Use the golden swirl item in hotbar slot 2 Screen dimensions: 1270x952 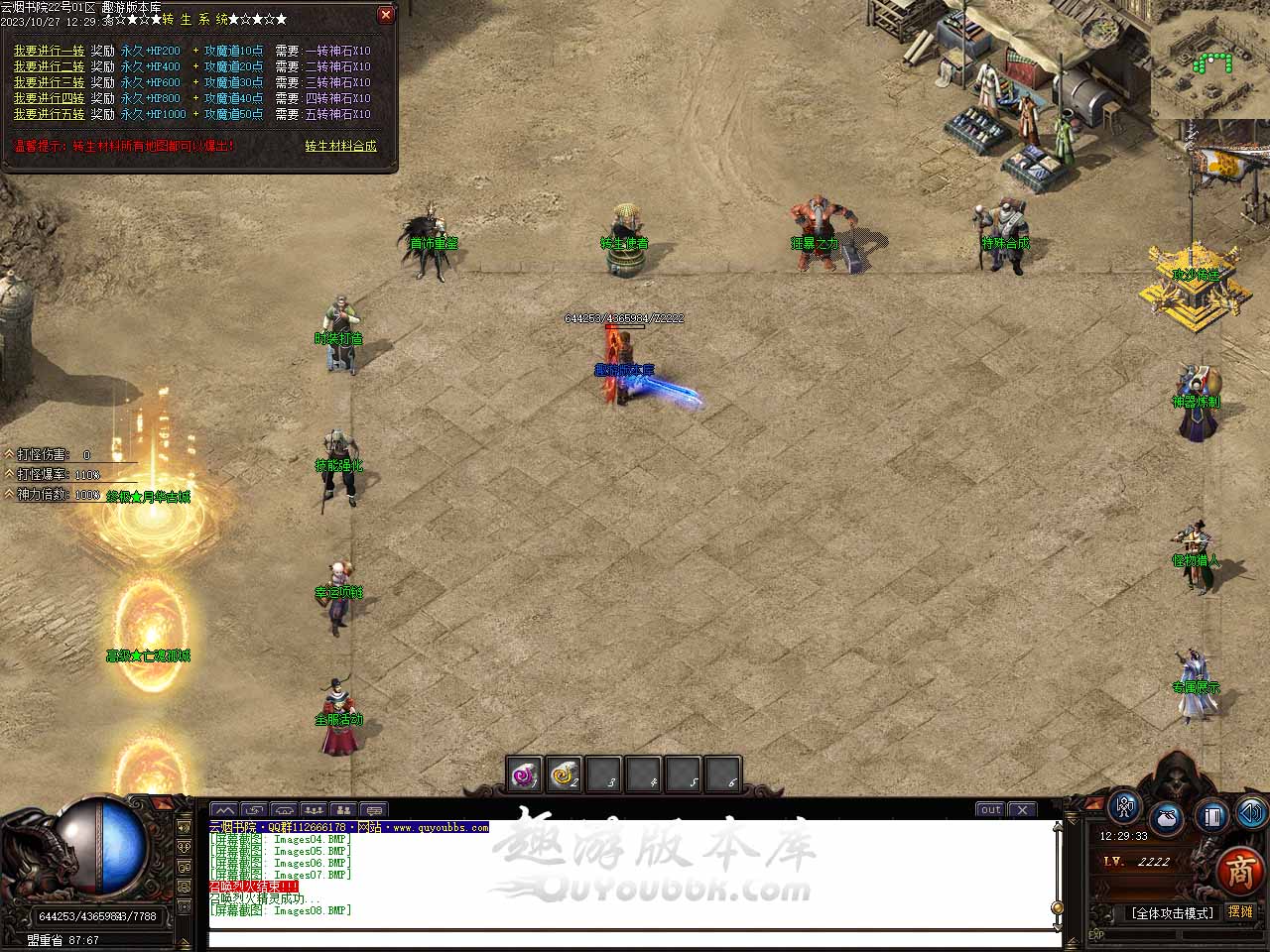[x=564, y=775]
